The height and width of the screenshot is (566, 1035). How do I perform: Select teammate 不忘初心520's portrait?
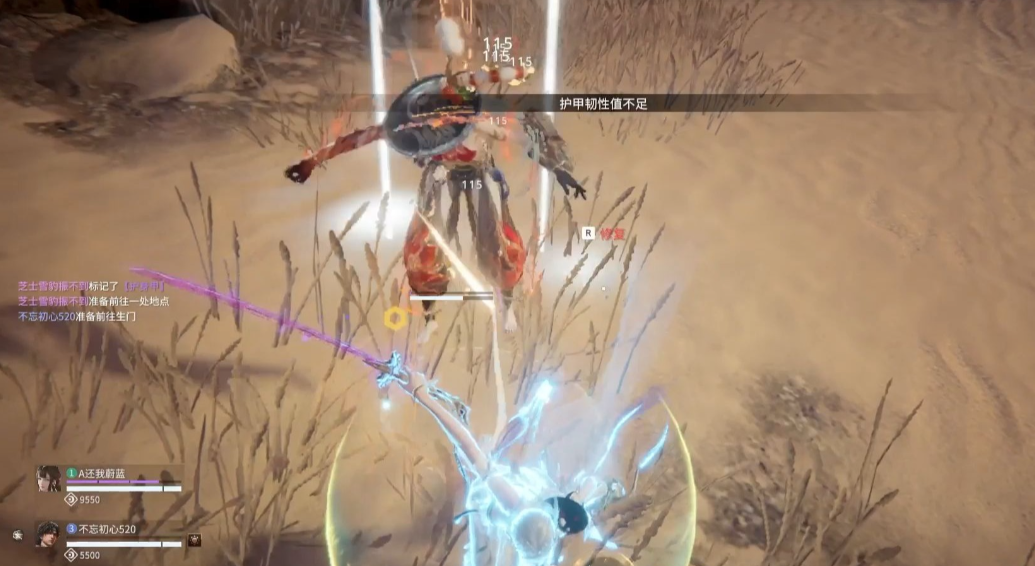coord(49,534)
